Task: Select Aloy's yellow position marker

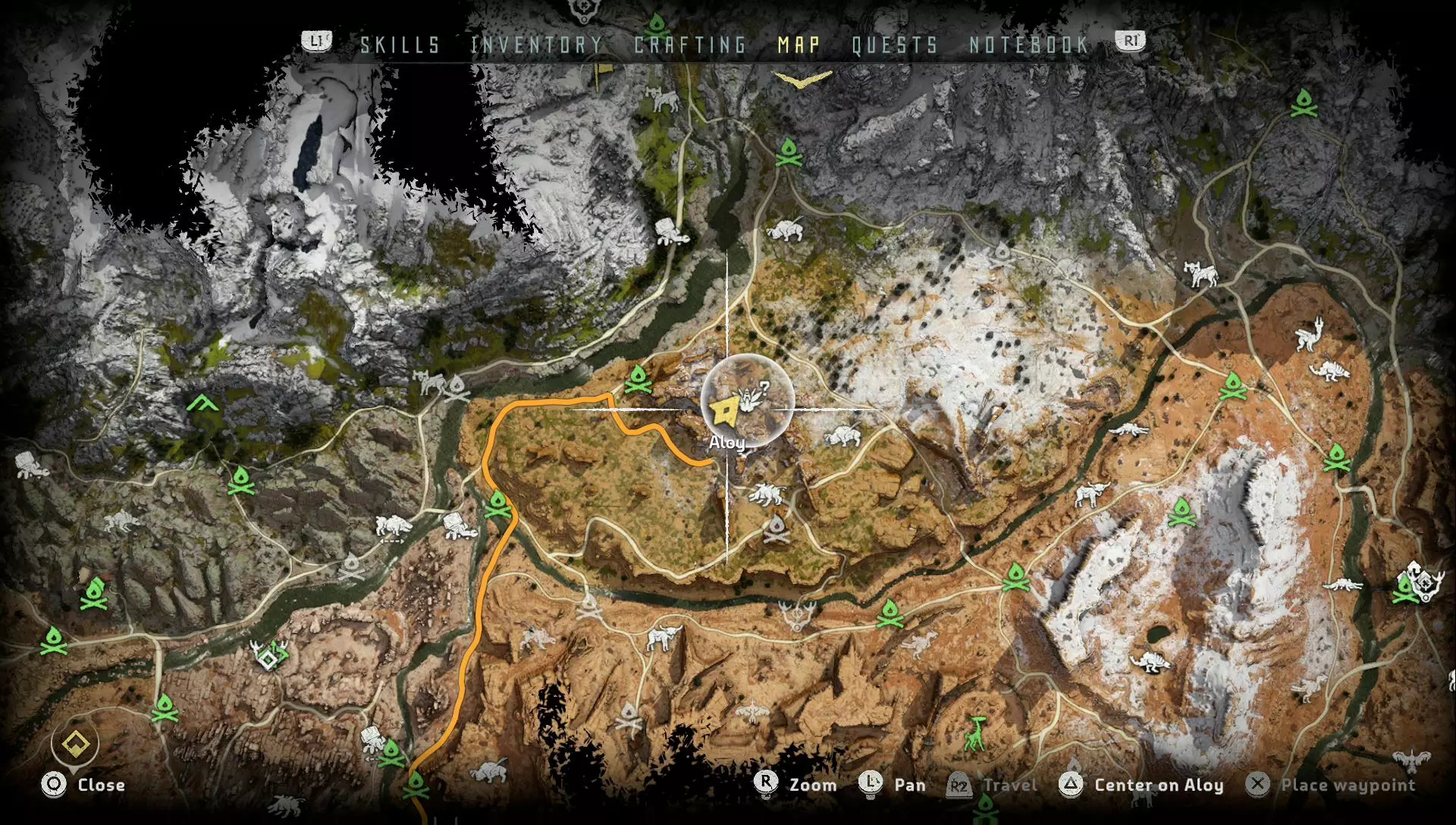Action: (724, 412)
